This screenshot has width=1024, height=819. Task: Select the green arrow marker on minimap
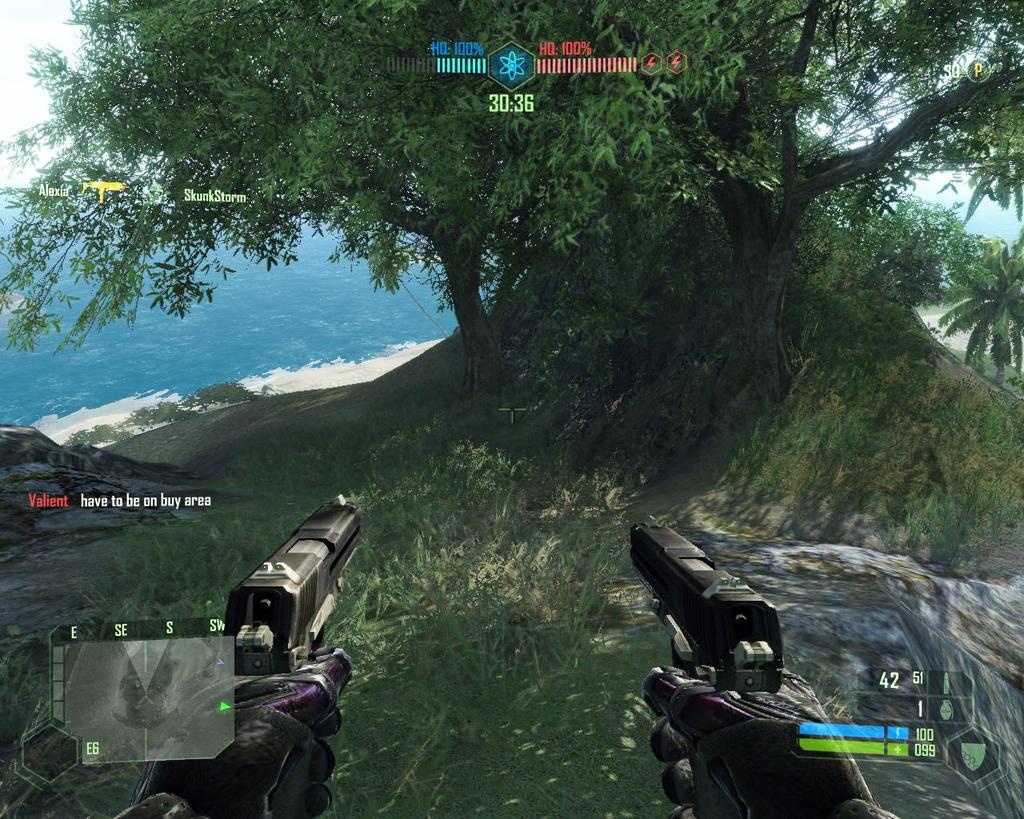pyautogui.click(x=224, y=706)
